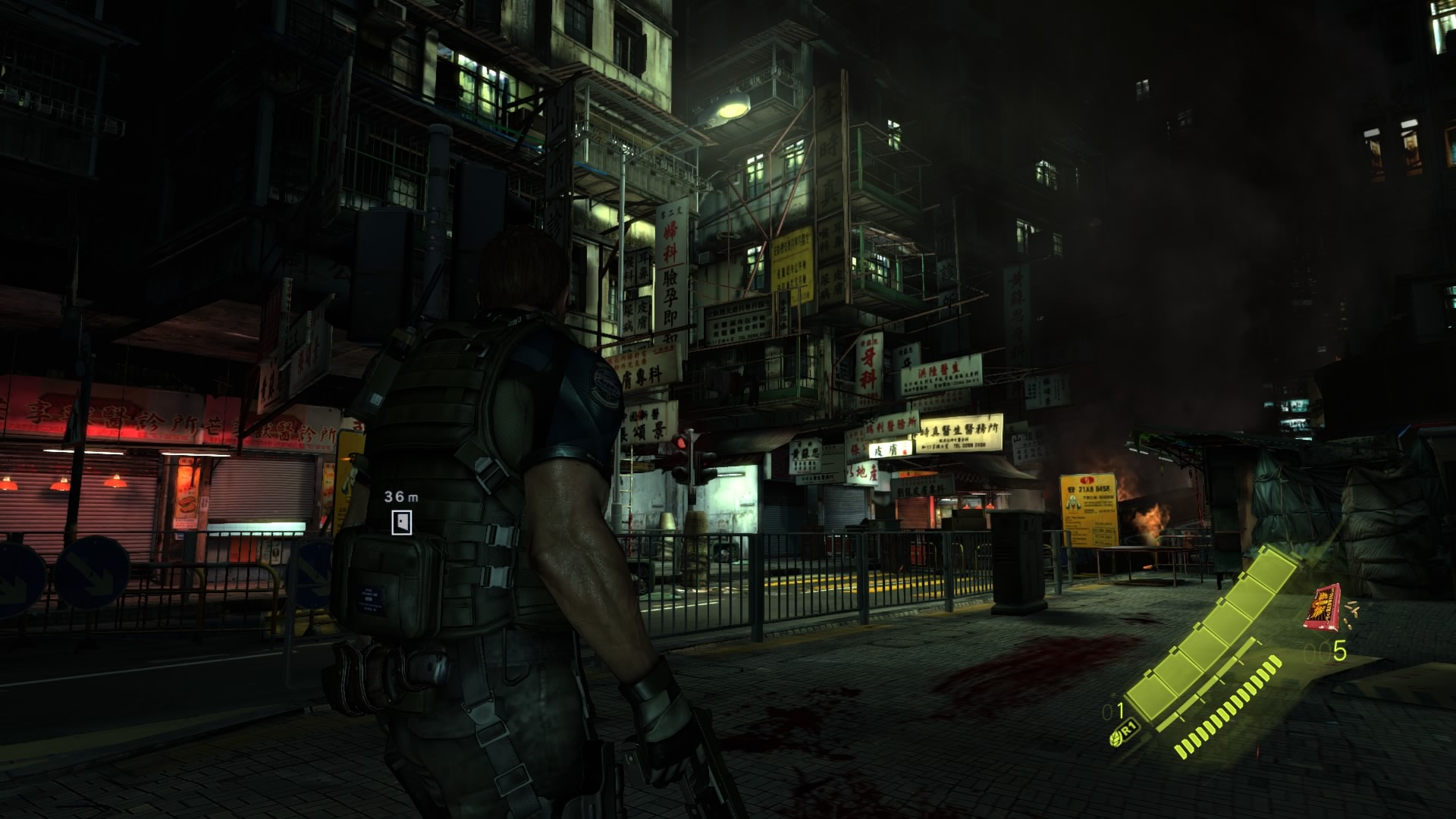Click the door objective waypoint marker
The width and height of the screenshot is (1456, 819).
pos(402,521)
